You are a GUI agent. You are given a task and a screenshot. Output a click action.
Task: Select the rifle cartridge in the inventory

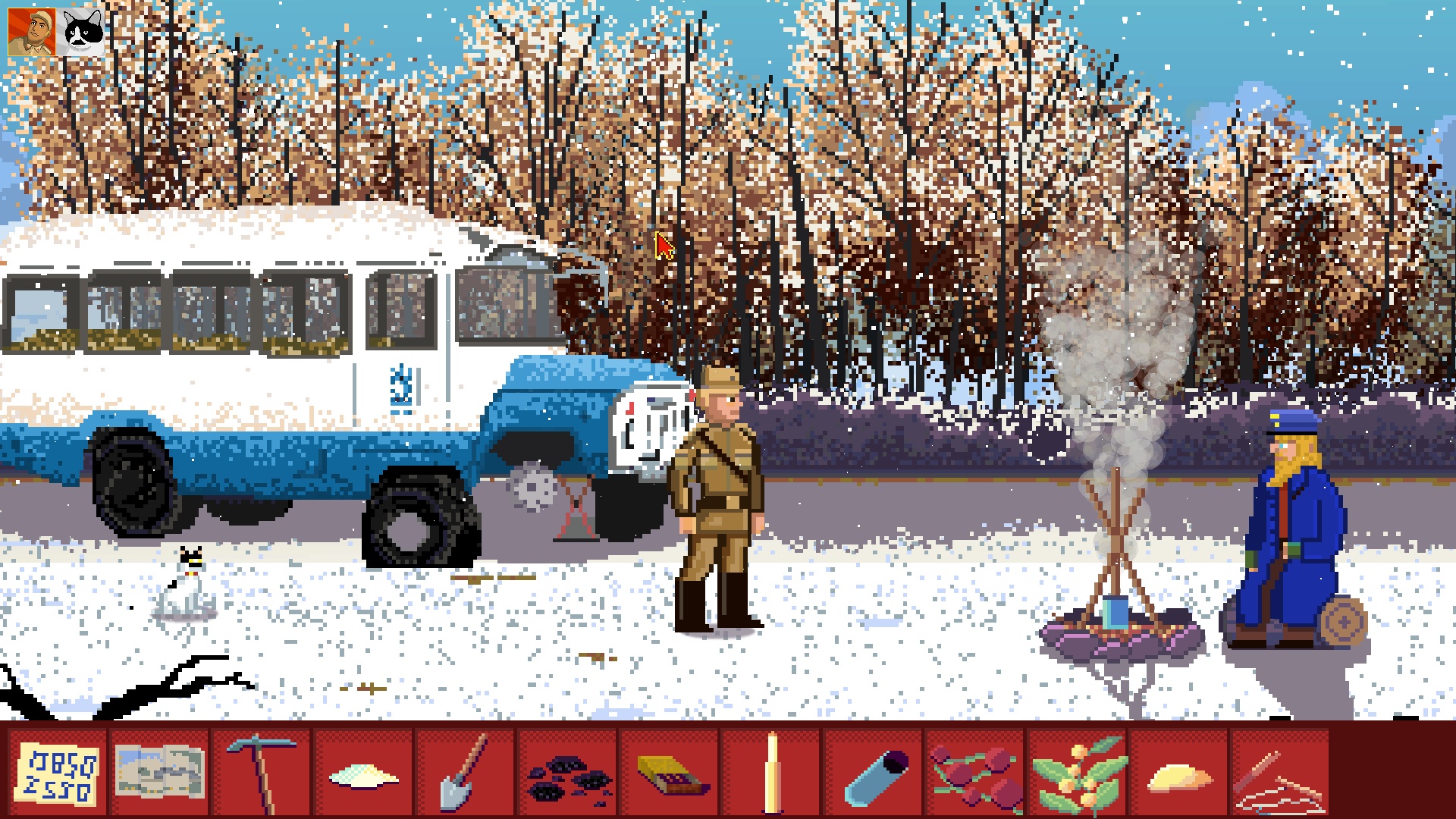tap(772, 771)
